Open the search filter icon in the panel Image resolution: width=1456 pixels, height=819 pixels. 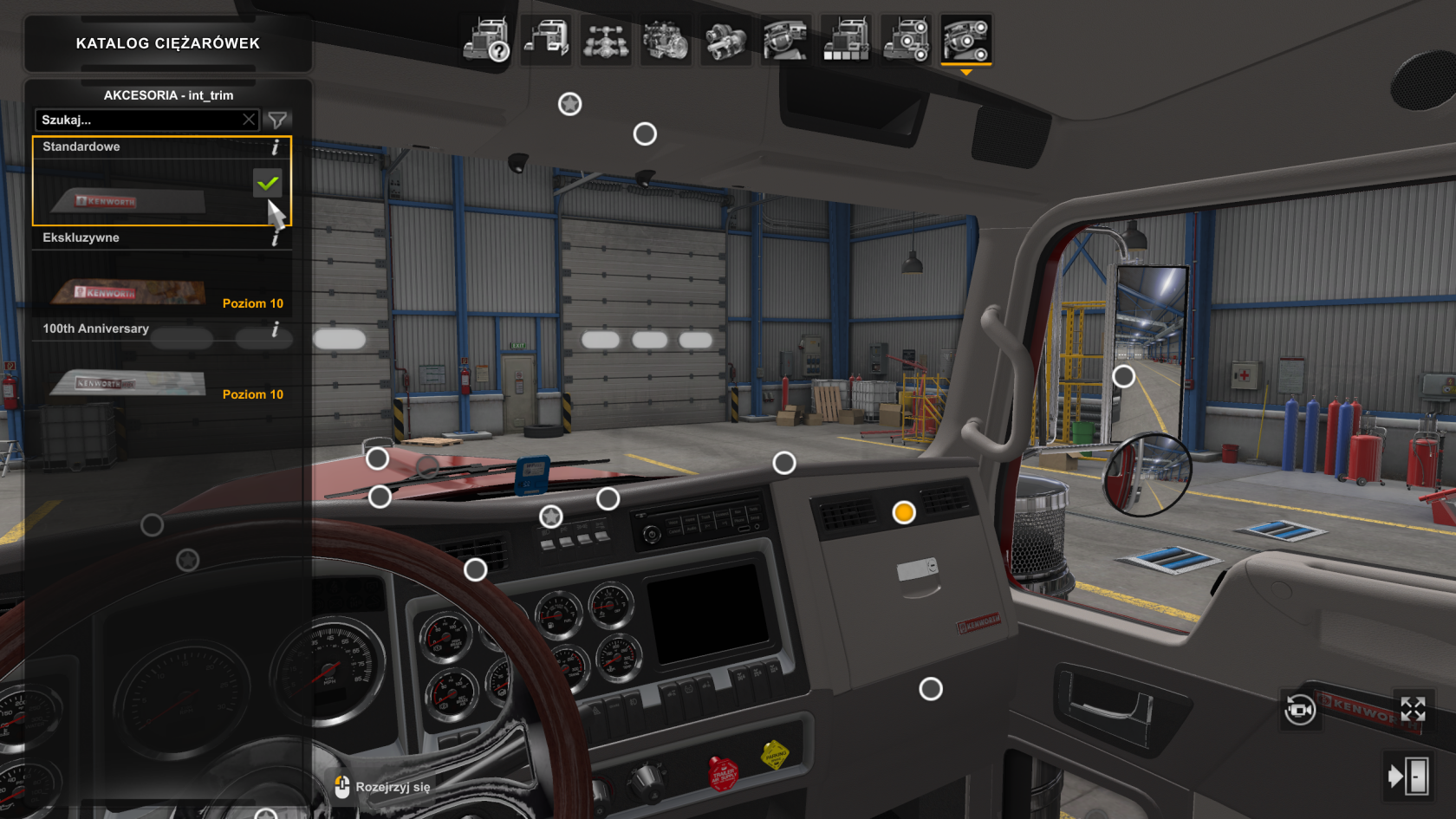pyautogui.click(x=277, y=120)
